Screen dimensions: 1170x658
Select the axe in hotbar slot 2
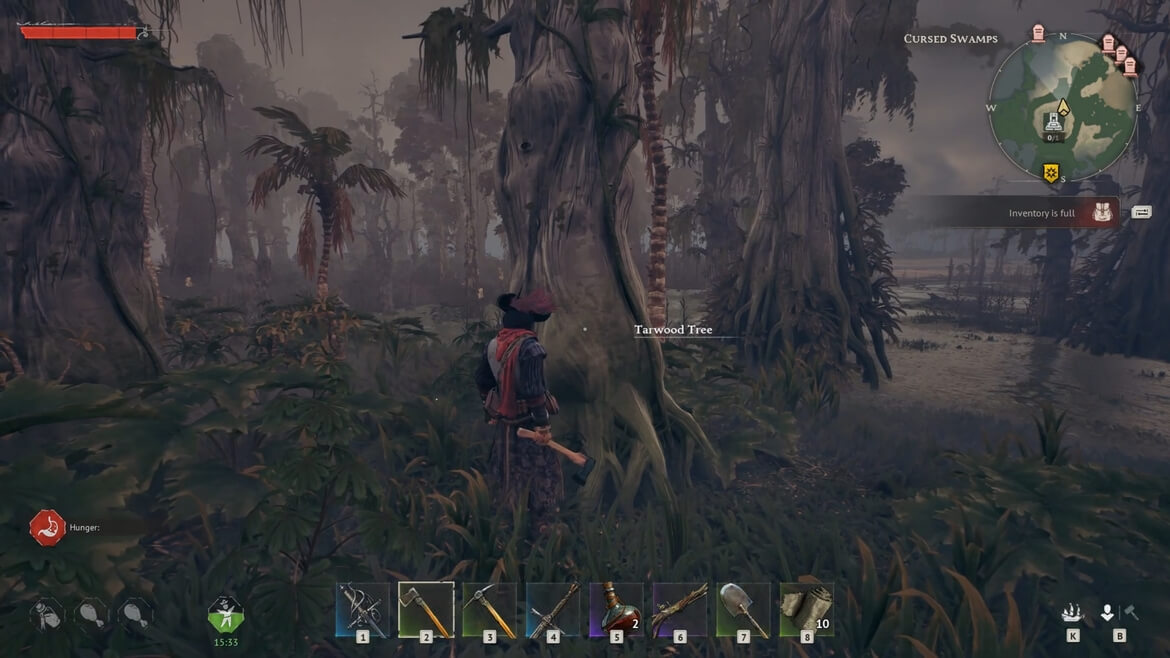tap(426, 609)
